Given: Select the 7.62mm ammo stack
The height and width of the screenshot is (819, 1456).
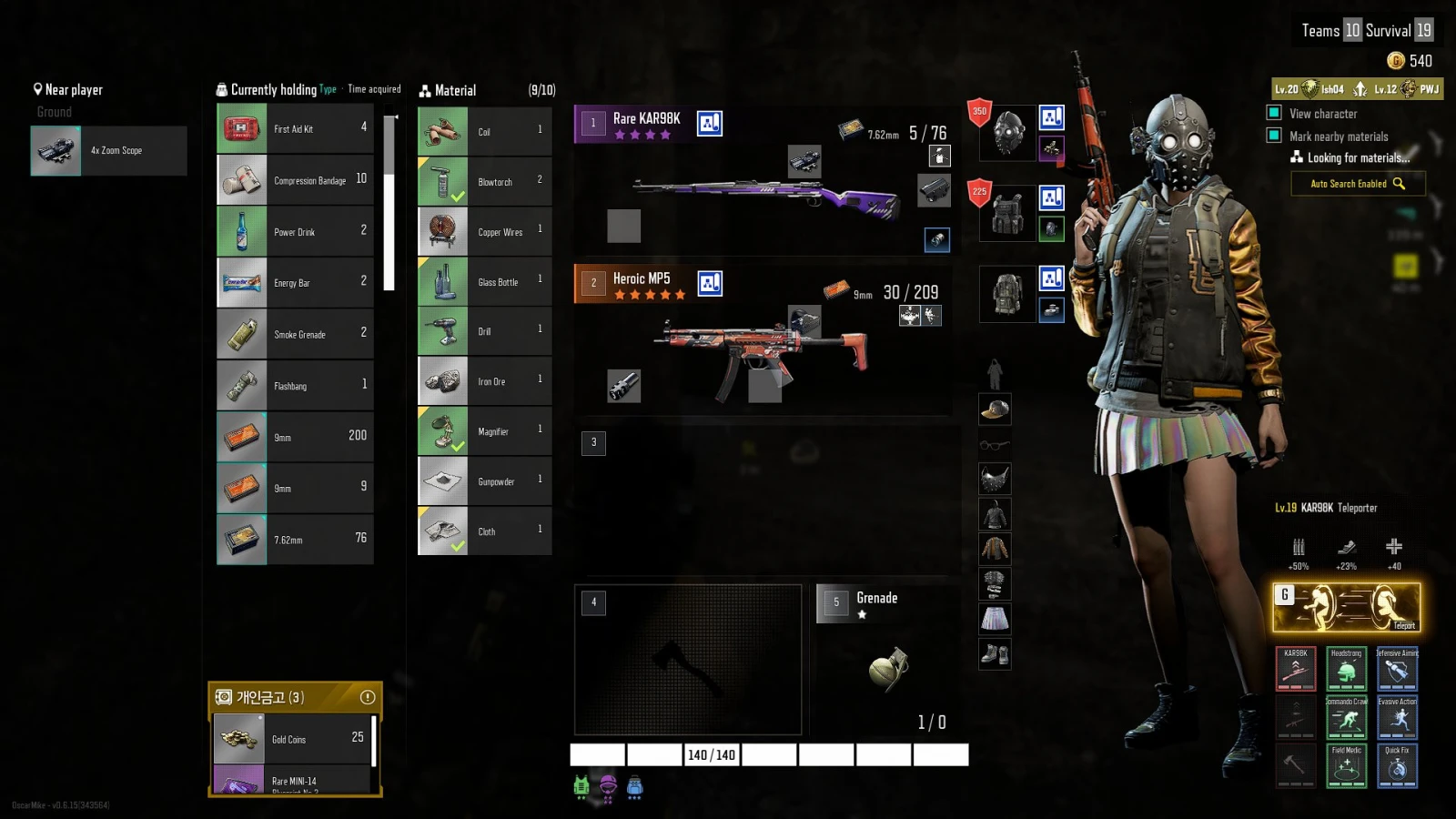Looking at the screenshot, I should pyautogui.click(x=295, y=540).
